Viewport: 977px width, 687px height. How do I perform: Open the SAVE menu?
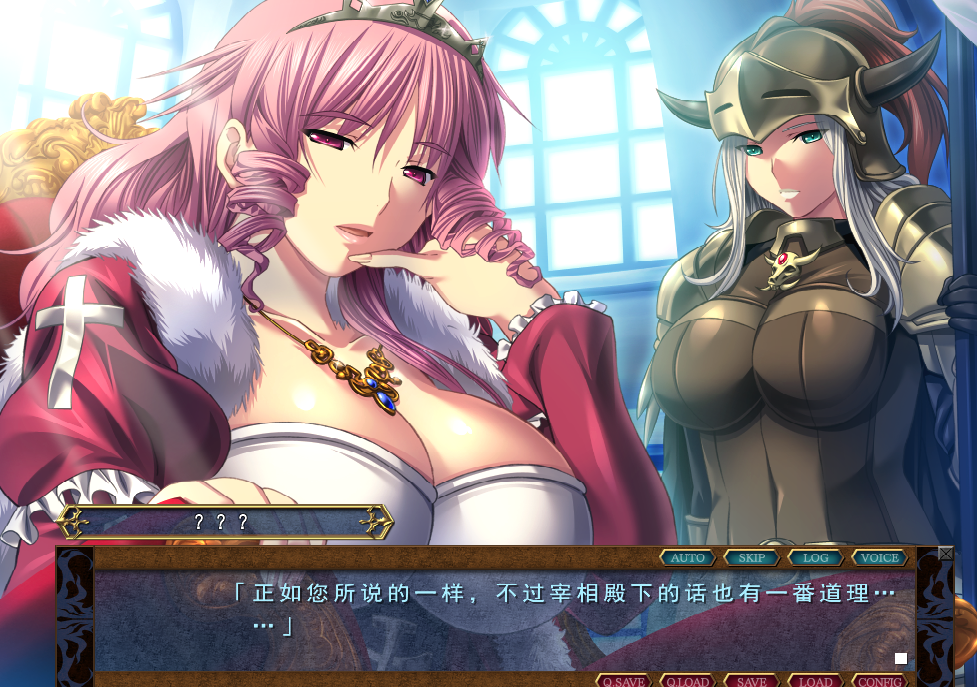tap(752, 681)
